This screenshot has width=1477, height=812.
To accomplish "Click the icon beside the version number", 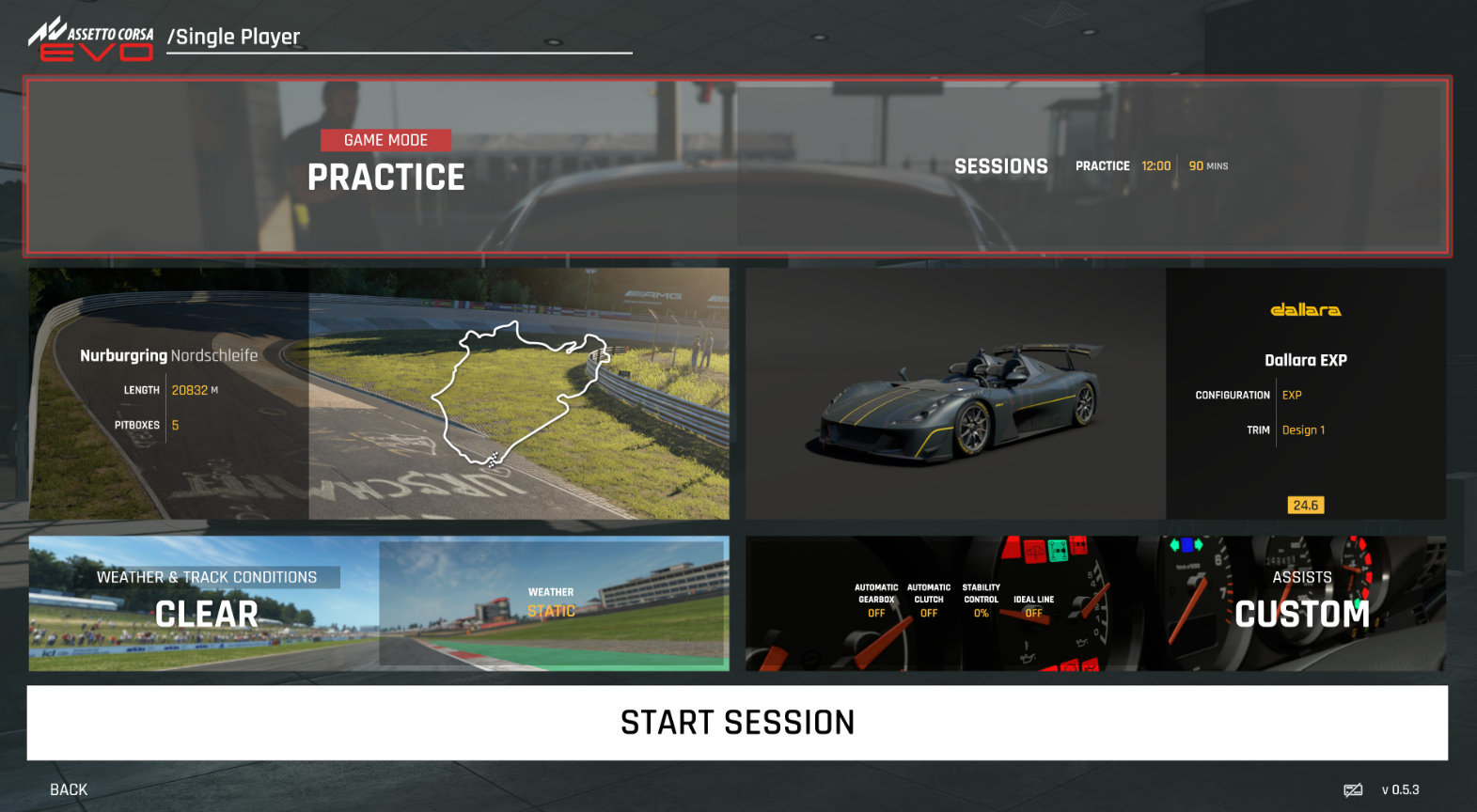I will click(1353, 790).
